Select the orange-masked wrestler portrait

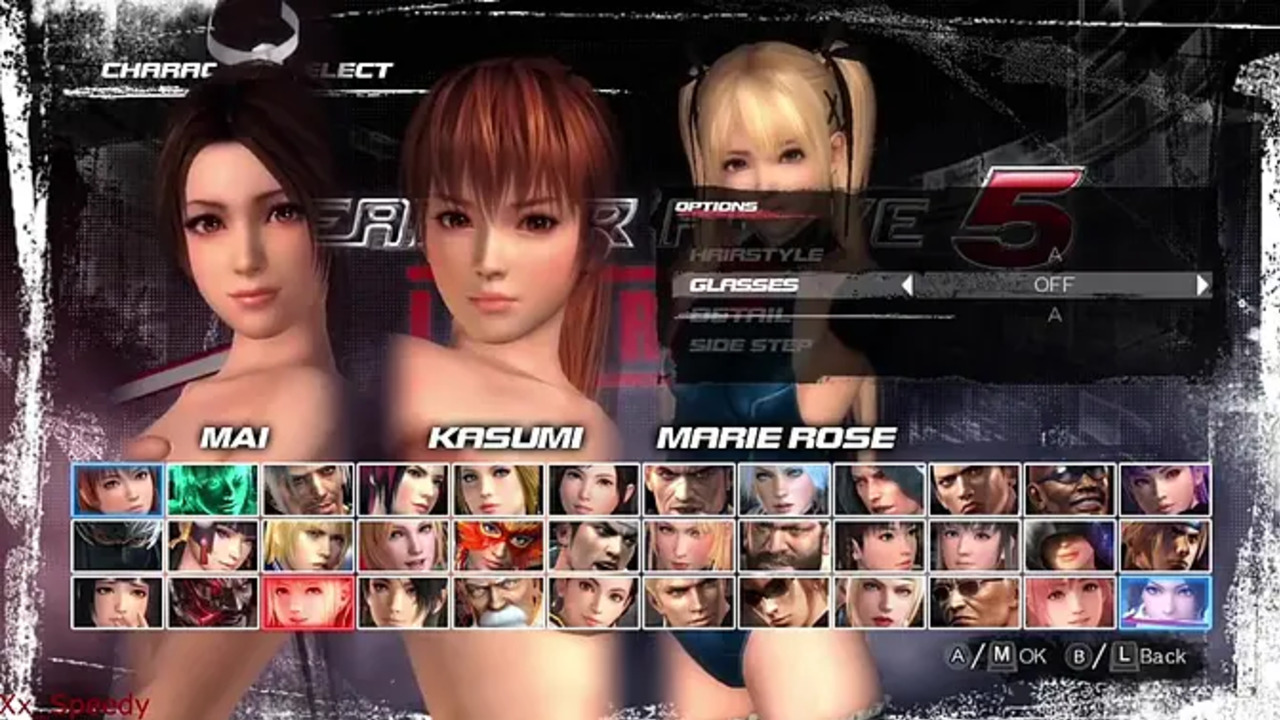coord(499,546)
